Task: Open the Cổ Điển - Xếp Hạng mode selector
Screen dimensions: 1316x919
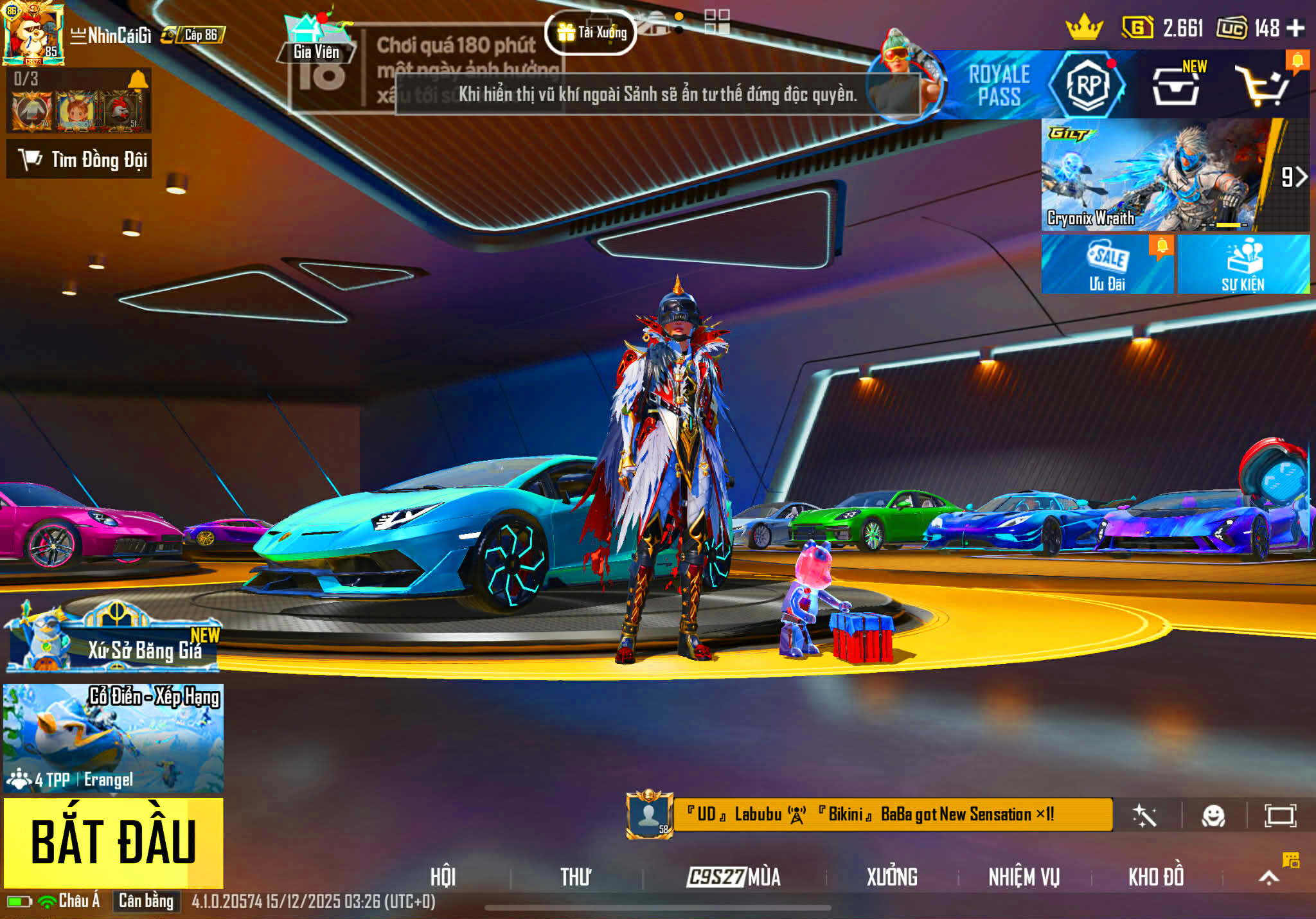Action: pyautogui.click(x=113, y=738)
